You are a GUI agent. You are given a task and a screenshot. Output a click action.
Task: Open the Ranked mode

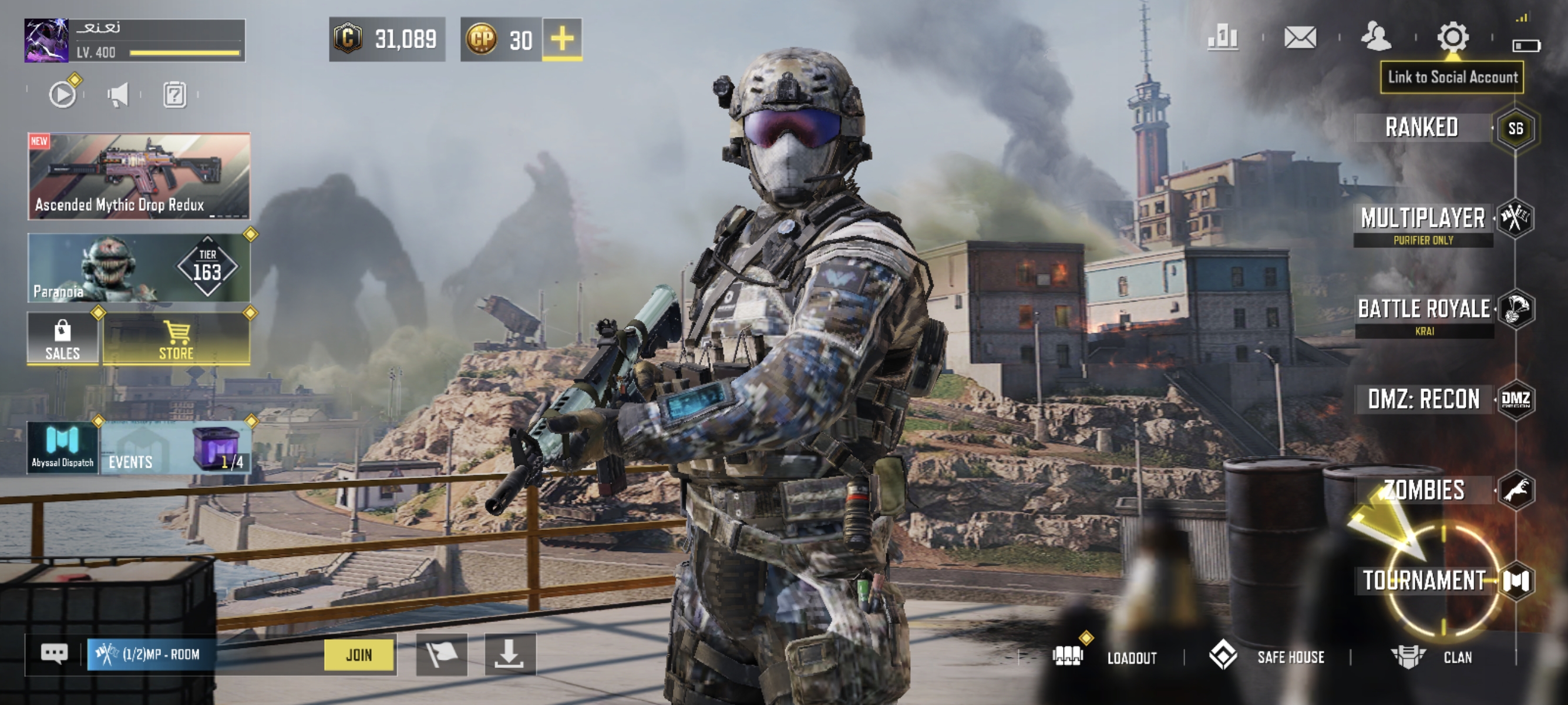pyautogui.click(x=1422, y=128)
